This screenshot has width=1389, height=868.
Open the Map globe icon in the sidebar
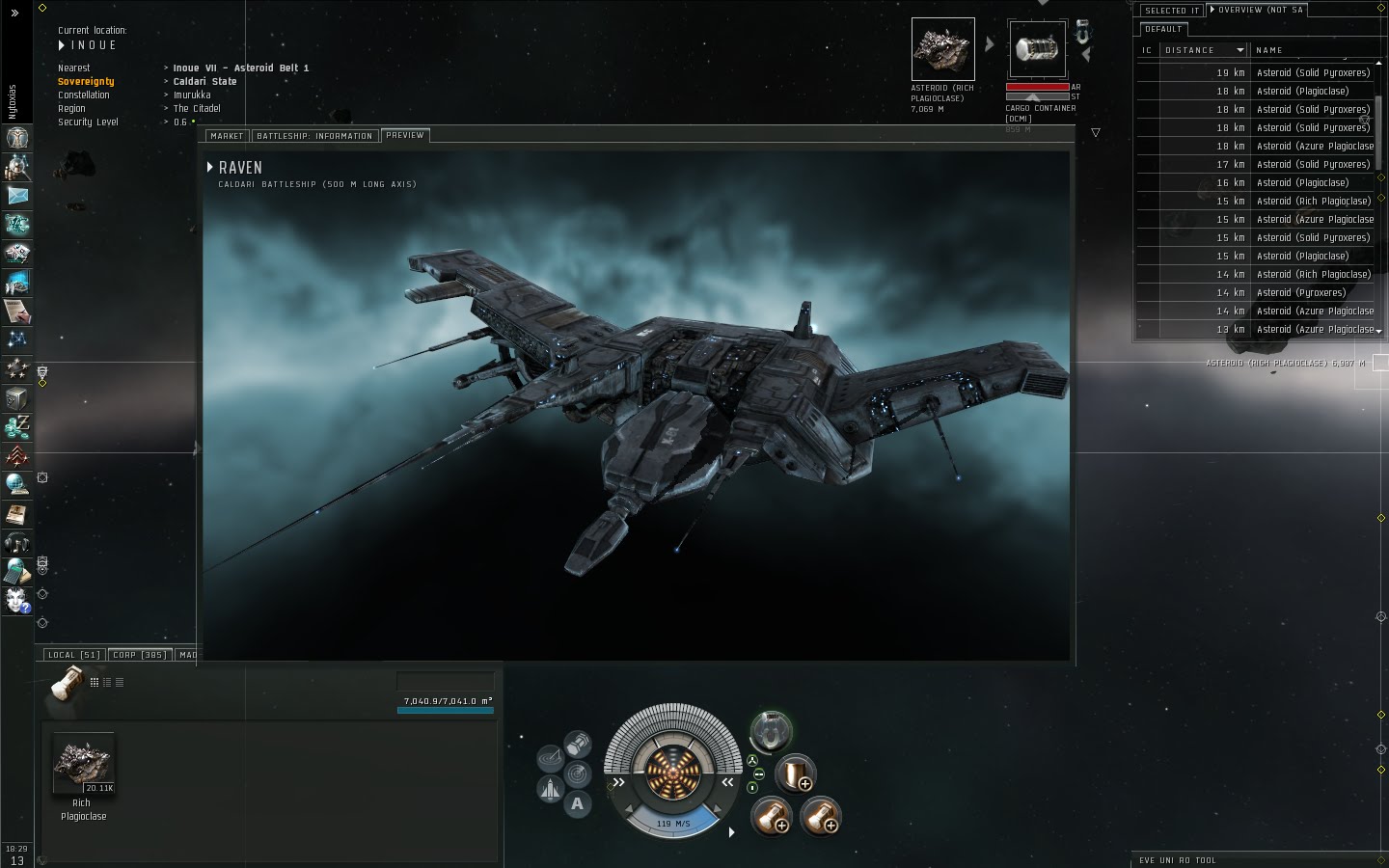pyautogui.click(x=16, y=485)
